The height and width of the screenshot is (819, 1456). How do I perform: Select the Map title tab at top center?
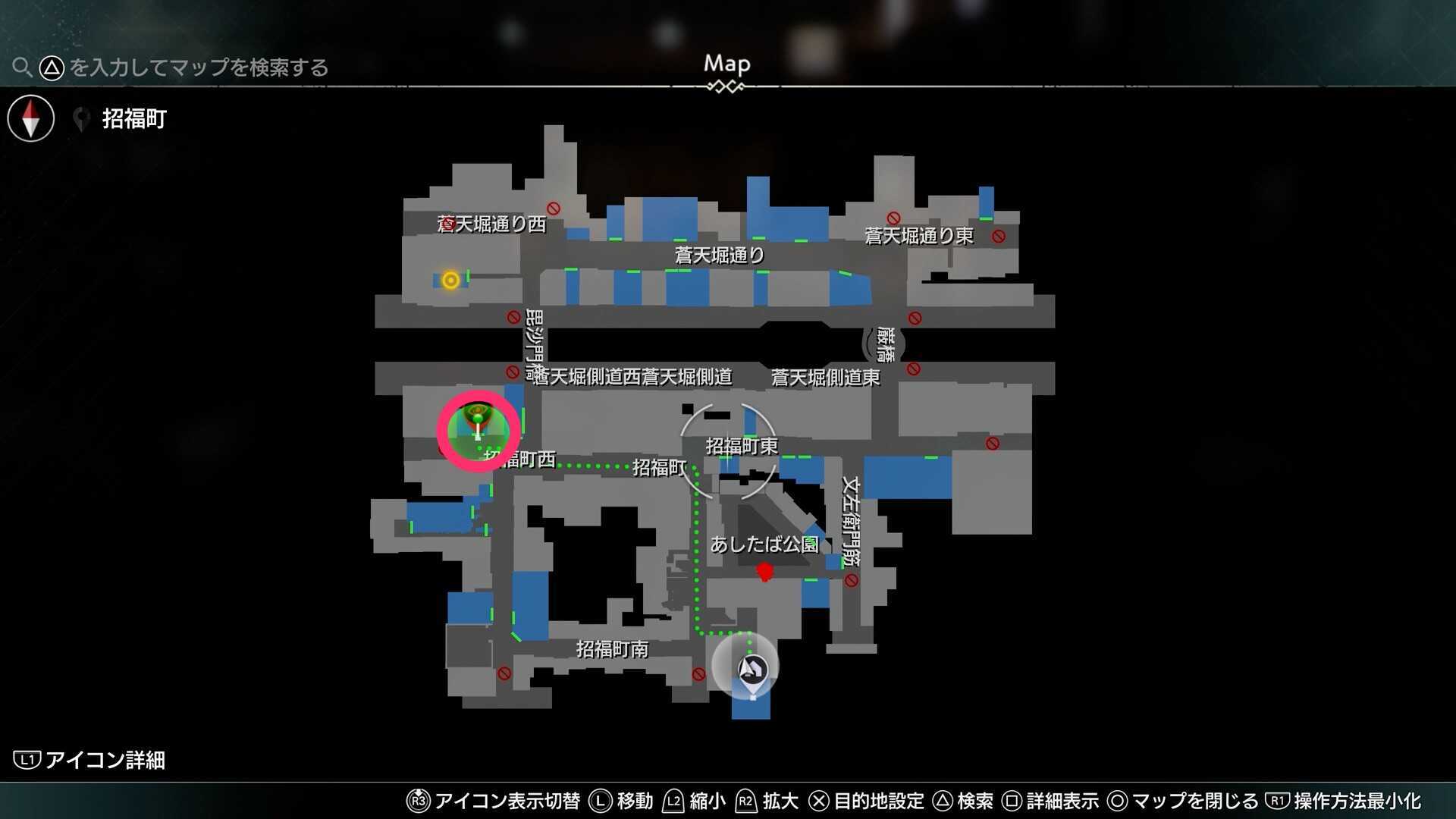tap(726, 64)
